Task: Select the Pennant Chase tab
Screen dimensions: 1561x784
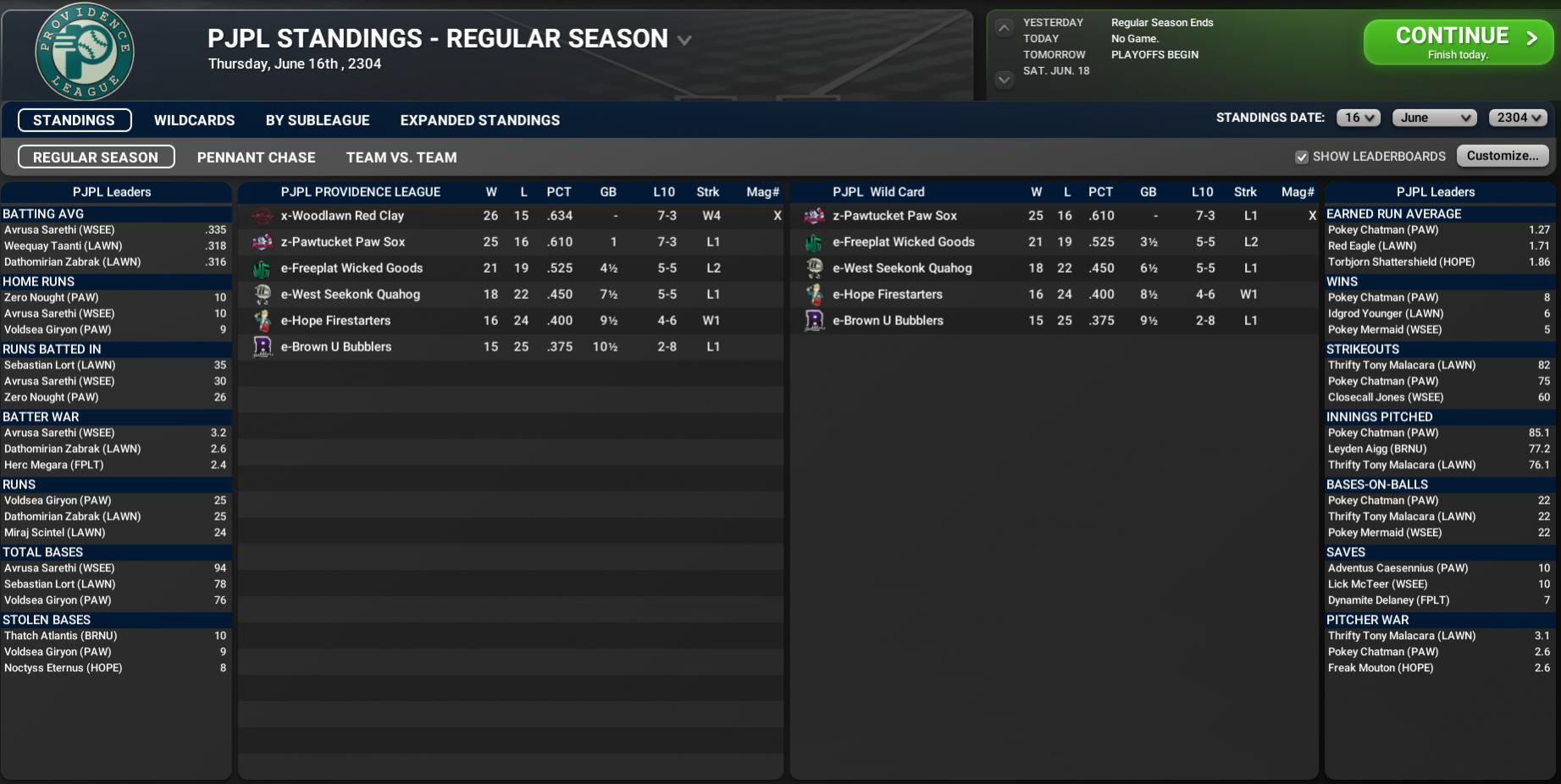Action: [x=256, y=157]
